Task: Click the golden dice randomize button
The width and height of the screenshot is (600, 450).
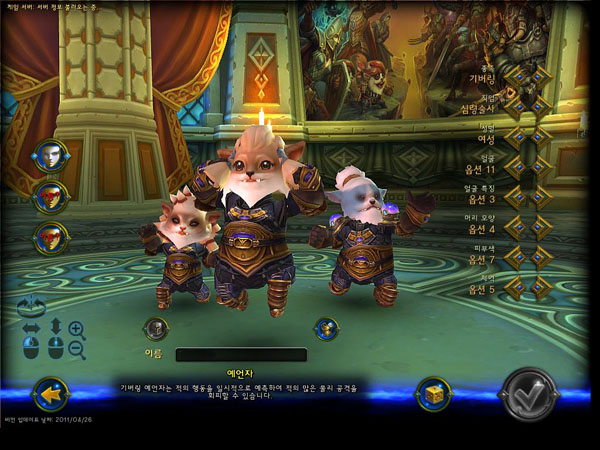Action: [x=432, y=393]
